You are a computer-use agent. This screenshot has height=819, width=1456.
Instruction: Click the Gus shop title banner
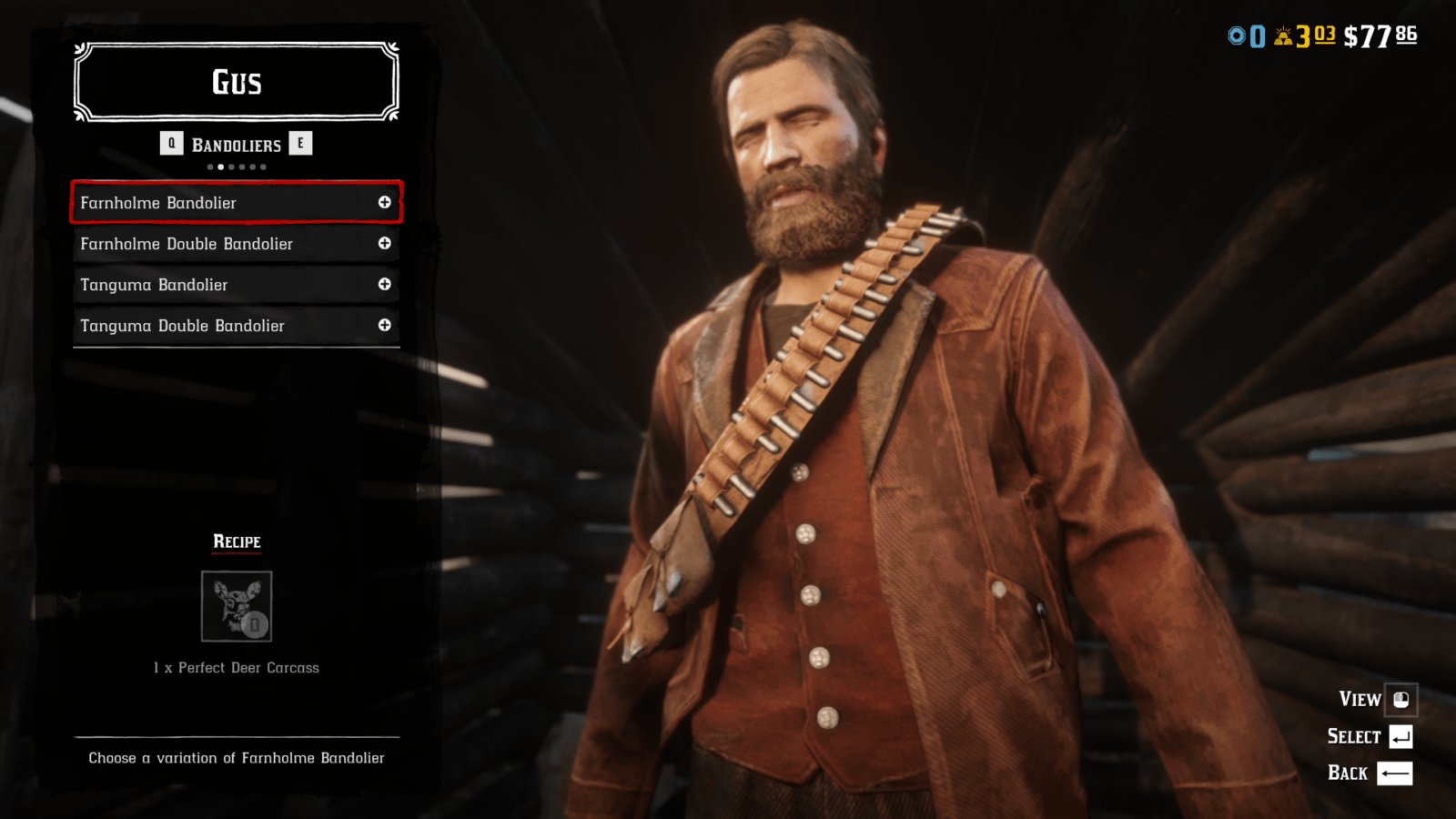(x=236, y=82)
